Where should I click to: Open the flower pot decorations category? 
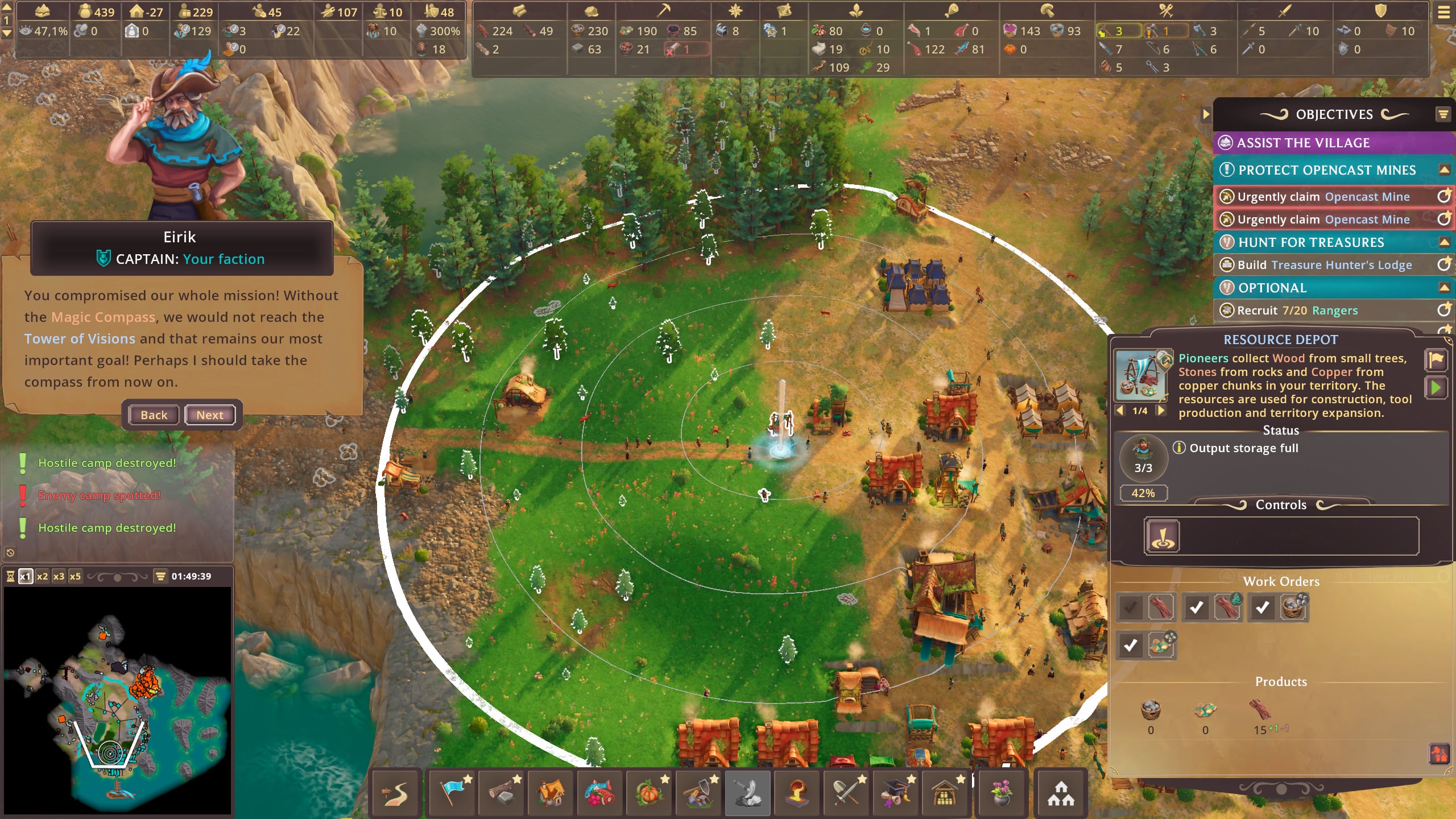pos(1001,793)
